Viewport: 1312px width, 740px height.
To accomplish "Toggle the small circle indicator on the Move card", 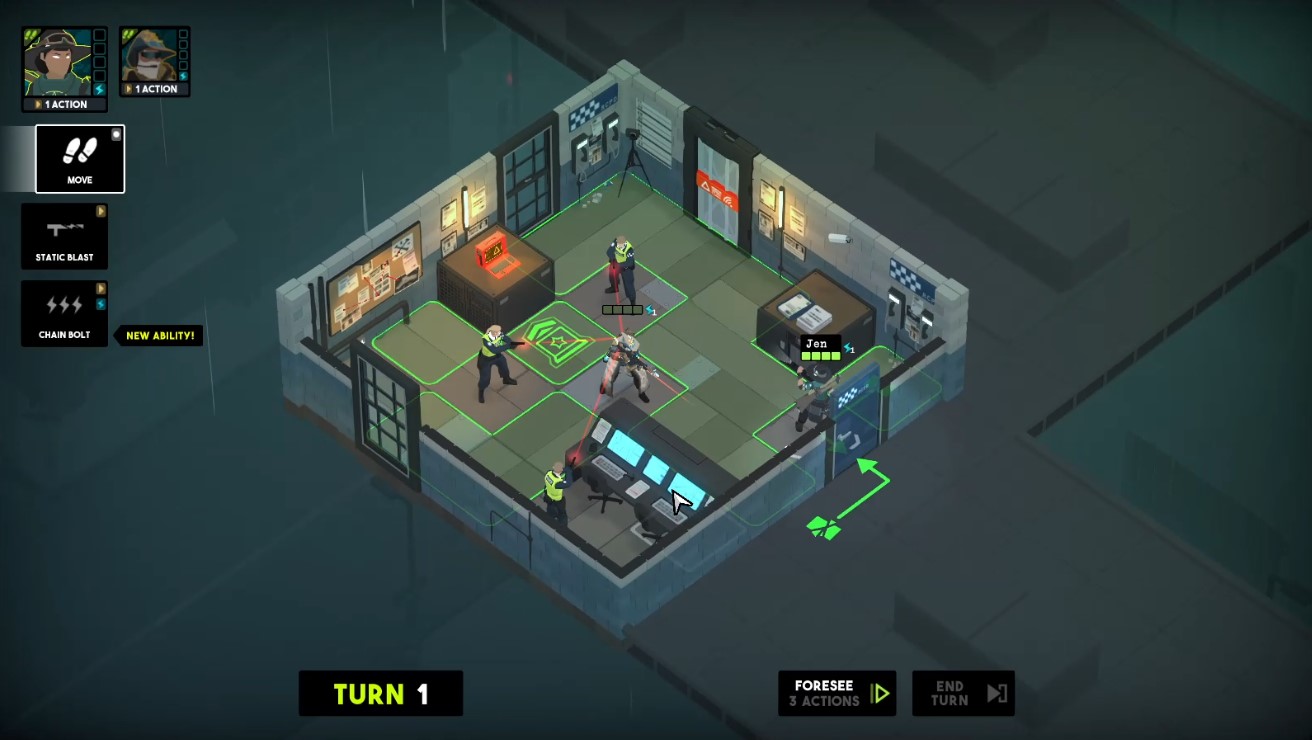I will click(116, 134).
